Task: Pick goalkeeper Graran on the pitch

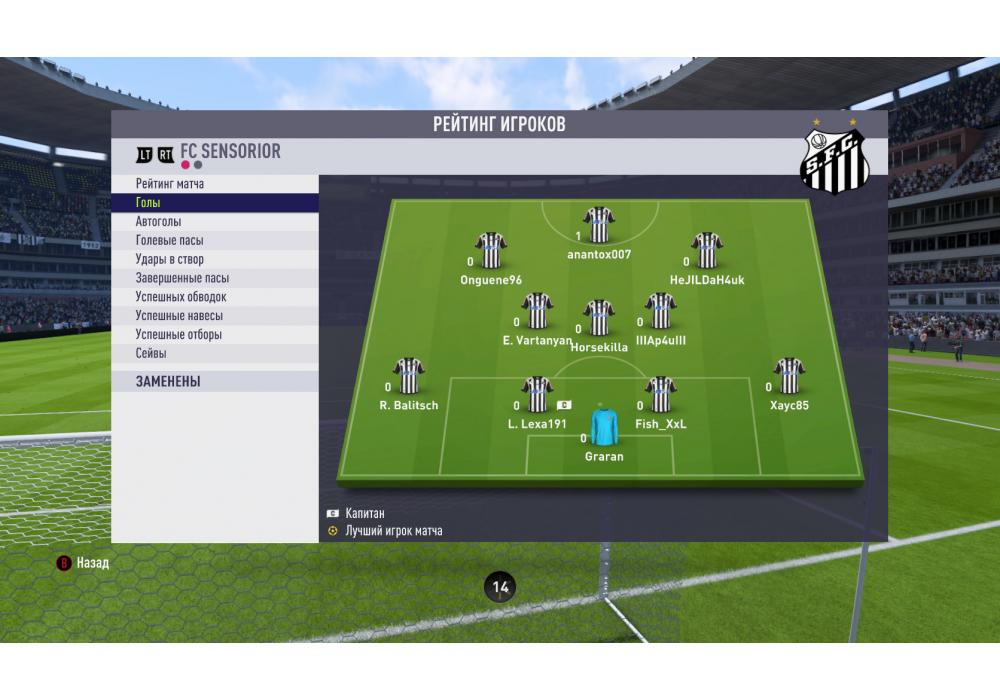Action: click(x=603, y=427)
